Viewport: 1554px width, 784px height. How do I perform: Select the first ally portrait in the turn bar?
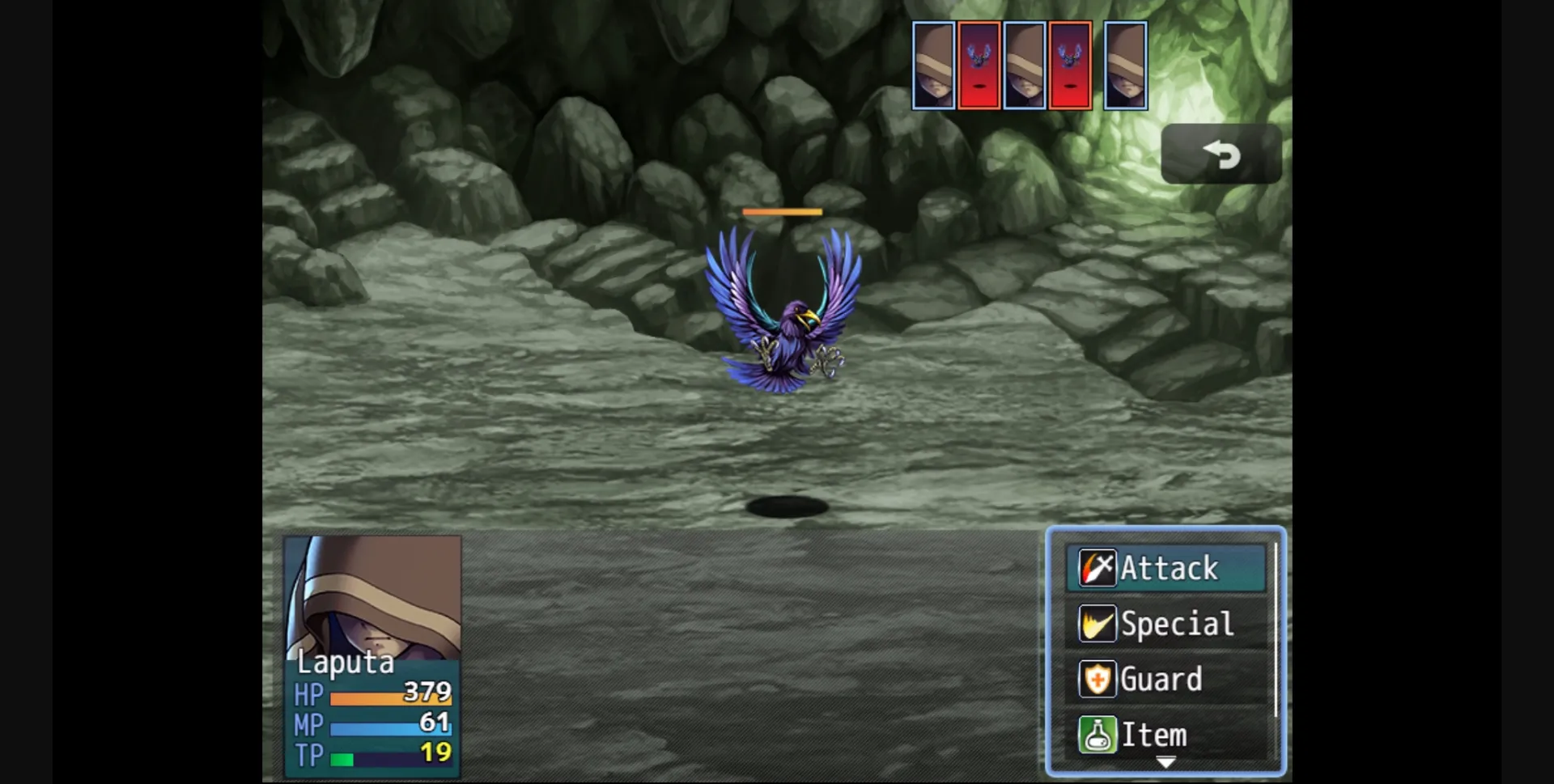pyautogui.click(x=935, y=66)
